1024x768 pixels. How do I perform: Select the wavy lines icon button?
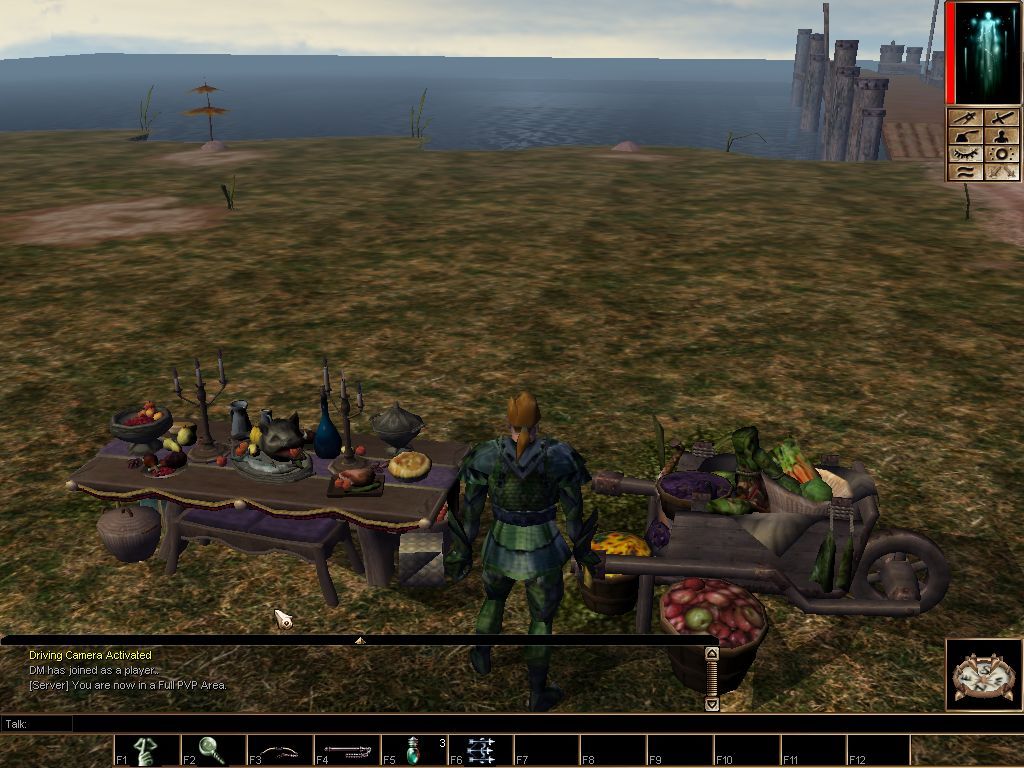pos(965,172)
